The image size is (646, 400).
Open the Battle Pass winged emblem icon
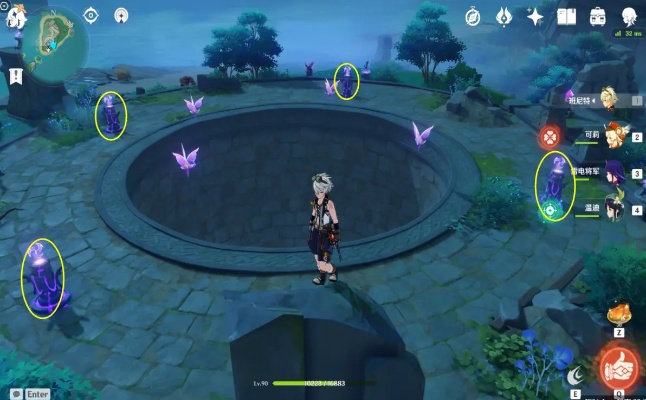coord(503,16)
